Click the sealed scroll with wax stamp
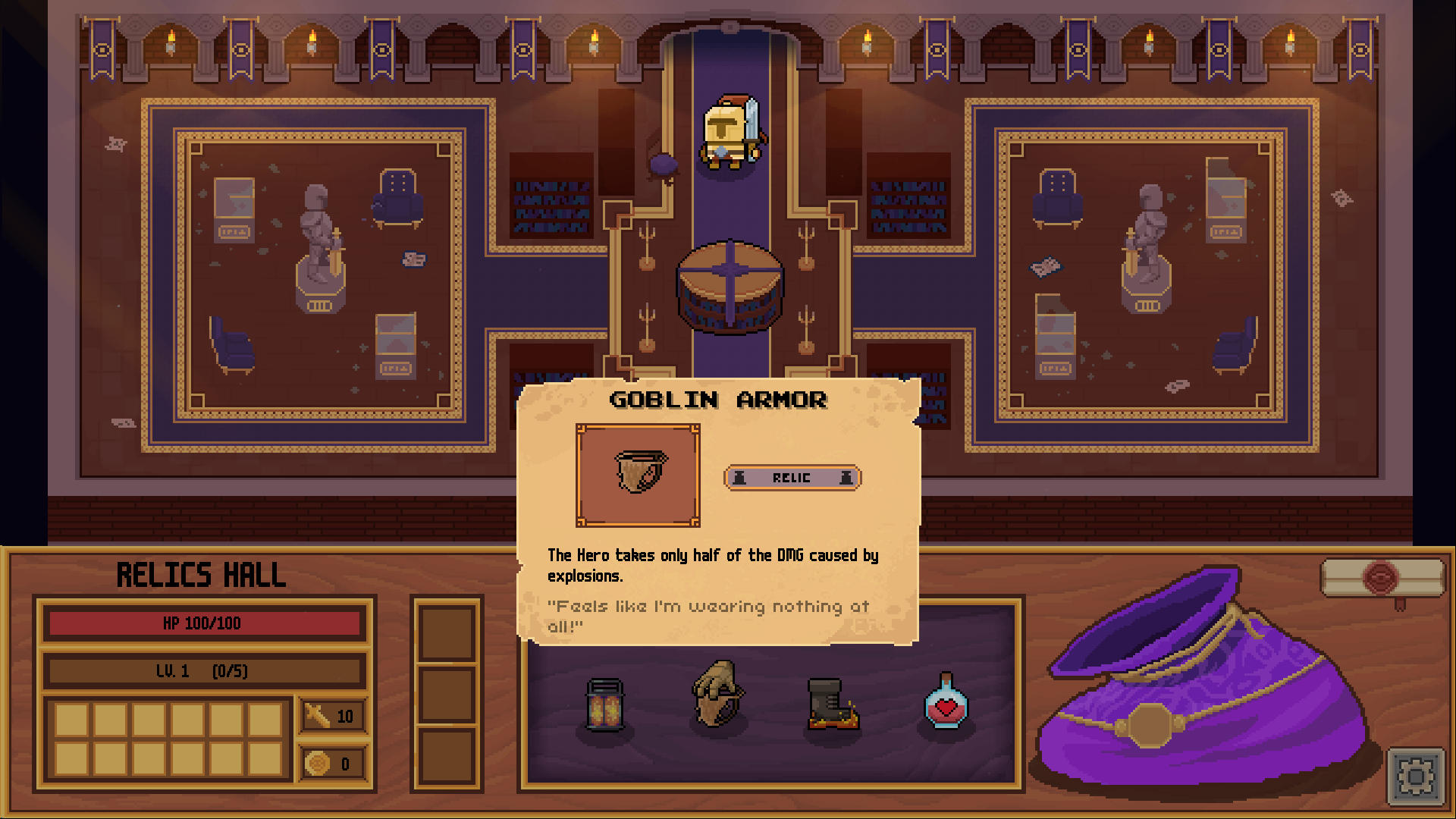The height and width of the screenshot is (819, 1456). pos(1382,579)
